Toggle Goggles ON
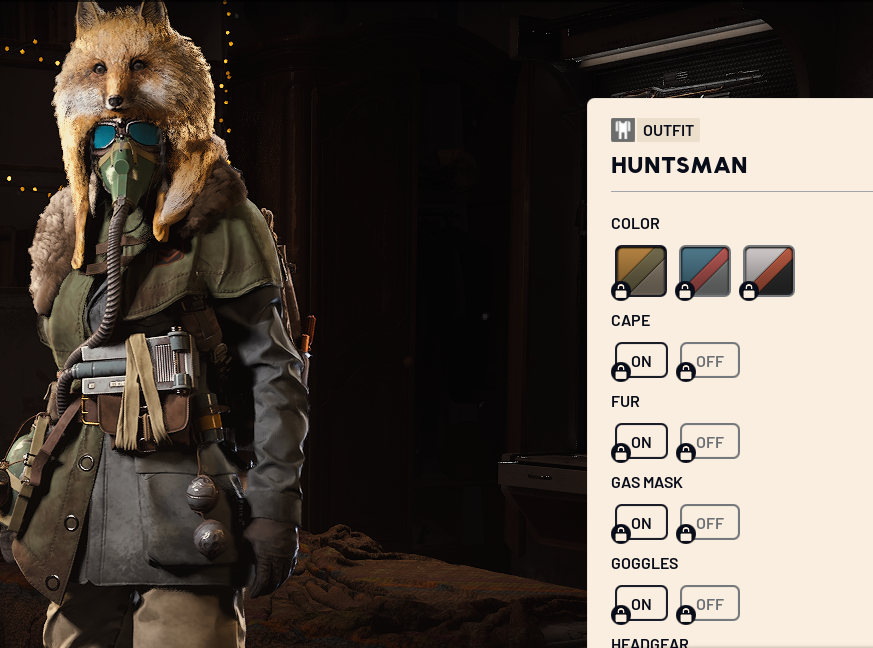This screenshot has width=873, height=648. point(641,603)
